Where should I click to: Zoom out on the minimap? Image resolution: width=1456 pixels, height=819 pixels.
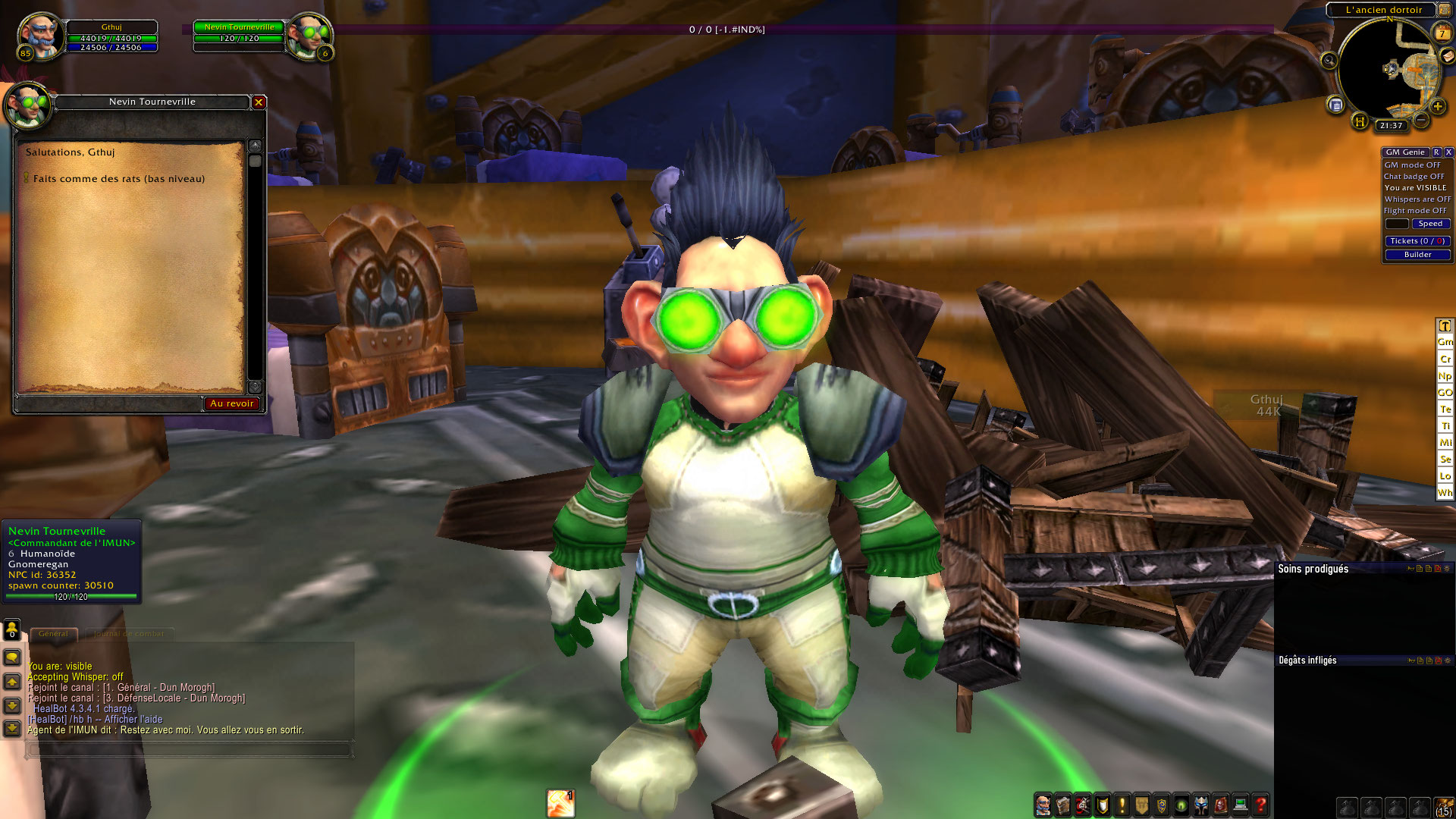pyautogui.click(x=1422, y=120)
